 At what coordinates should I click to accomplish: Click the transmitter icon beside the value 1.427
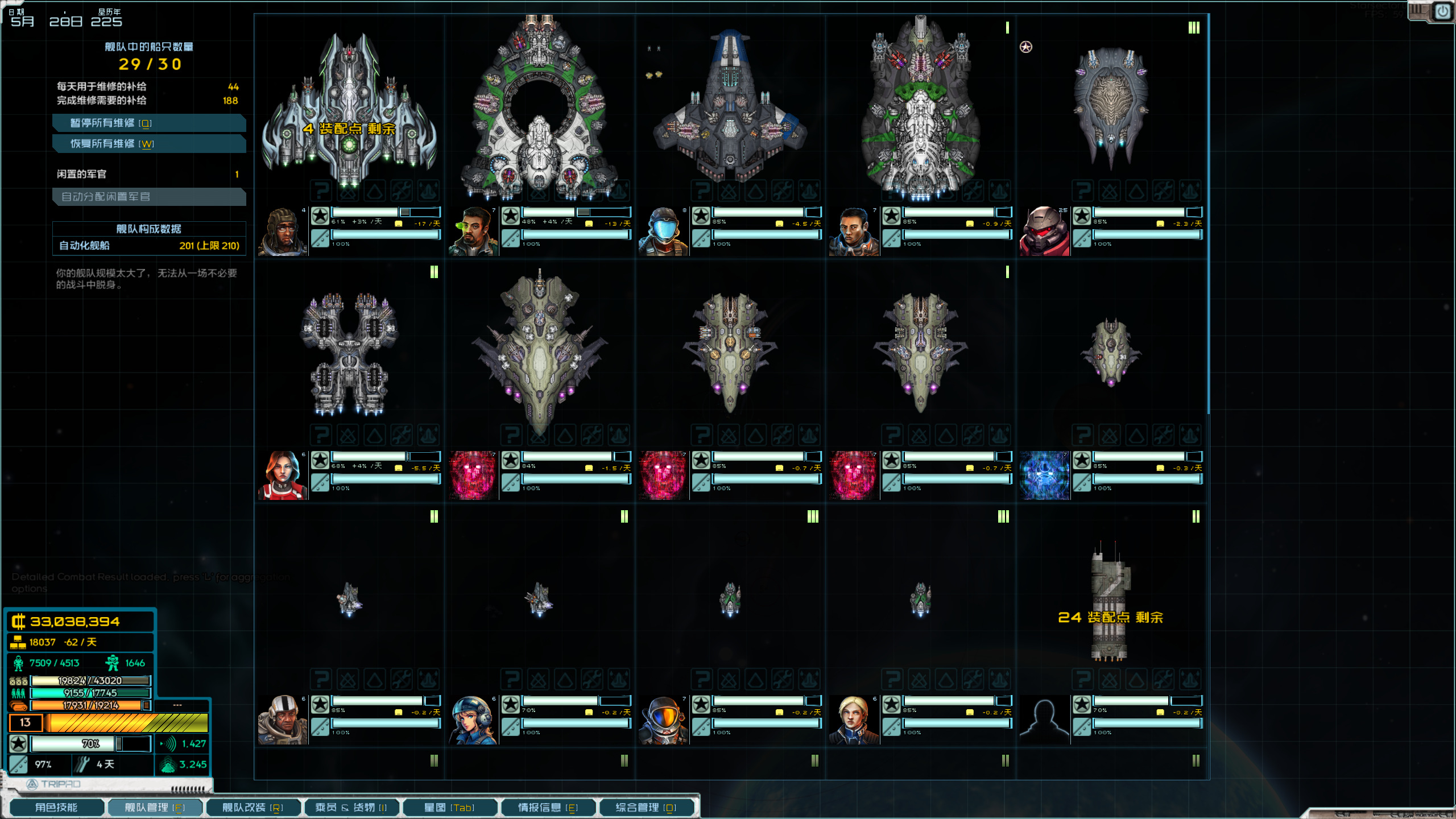pyautogui.click(x=168, y=743)
